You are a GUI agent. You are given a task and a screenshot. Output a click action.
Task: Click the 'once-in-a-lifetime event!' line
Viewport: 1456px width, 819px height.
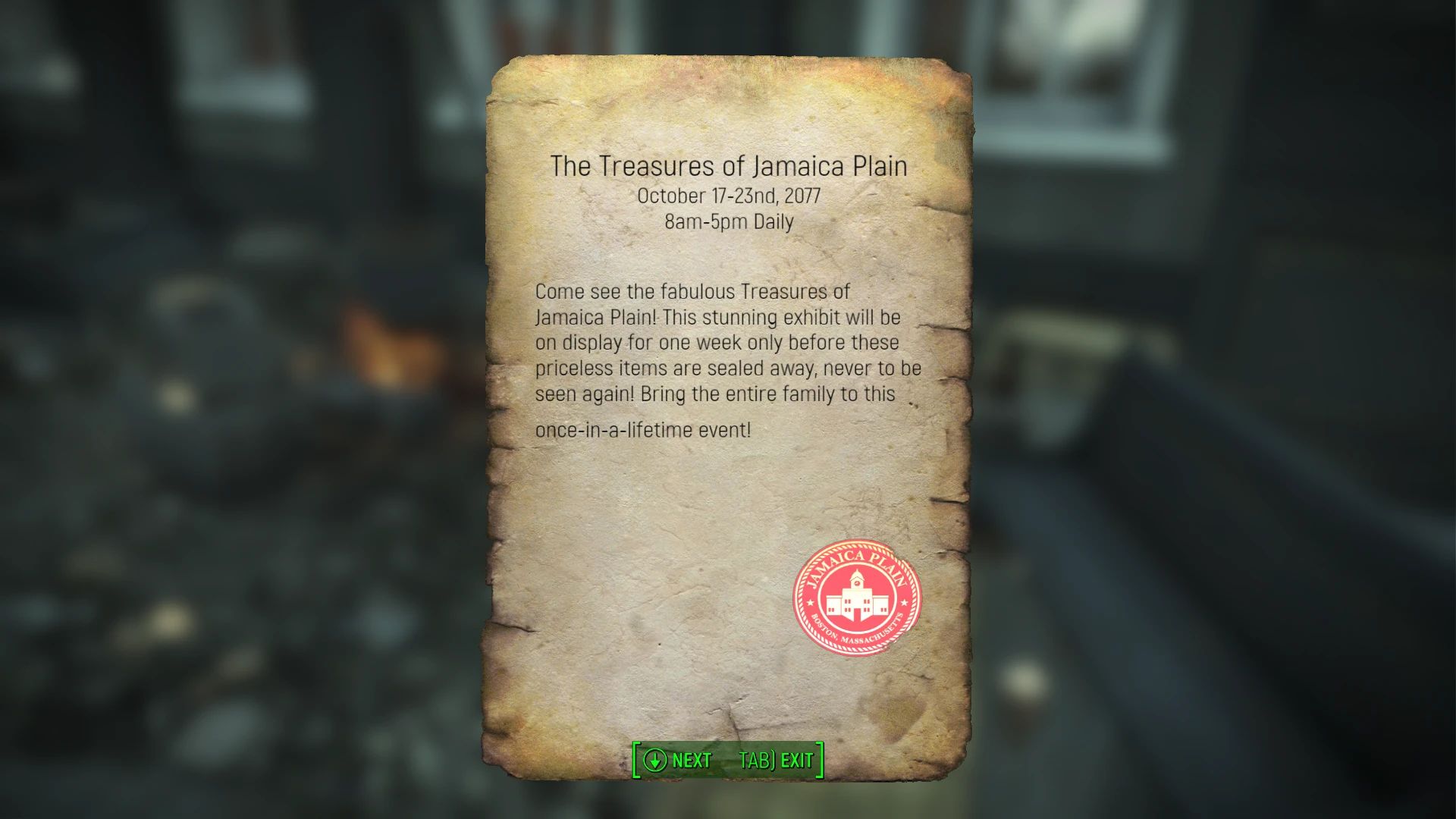(x=642, y=428)
